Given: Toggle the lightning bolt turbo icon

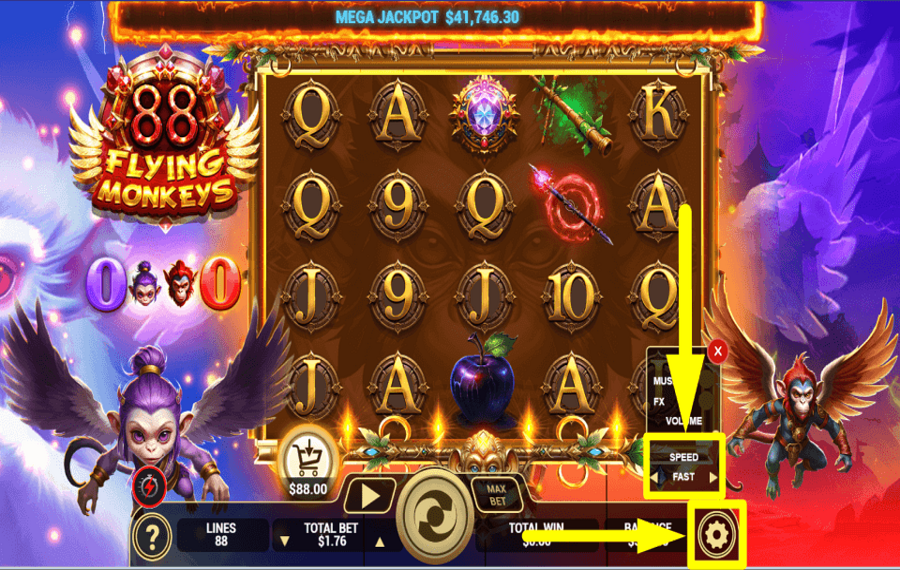Looking at the screenshot, I should coord(147,486).
